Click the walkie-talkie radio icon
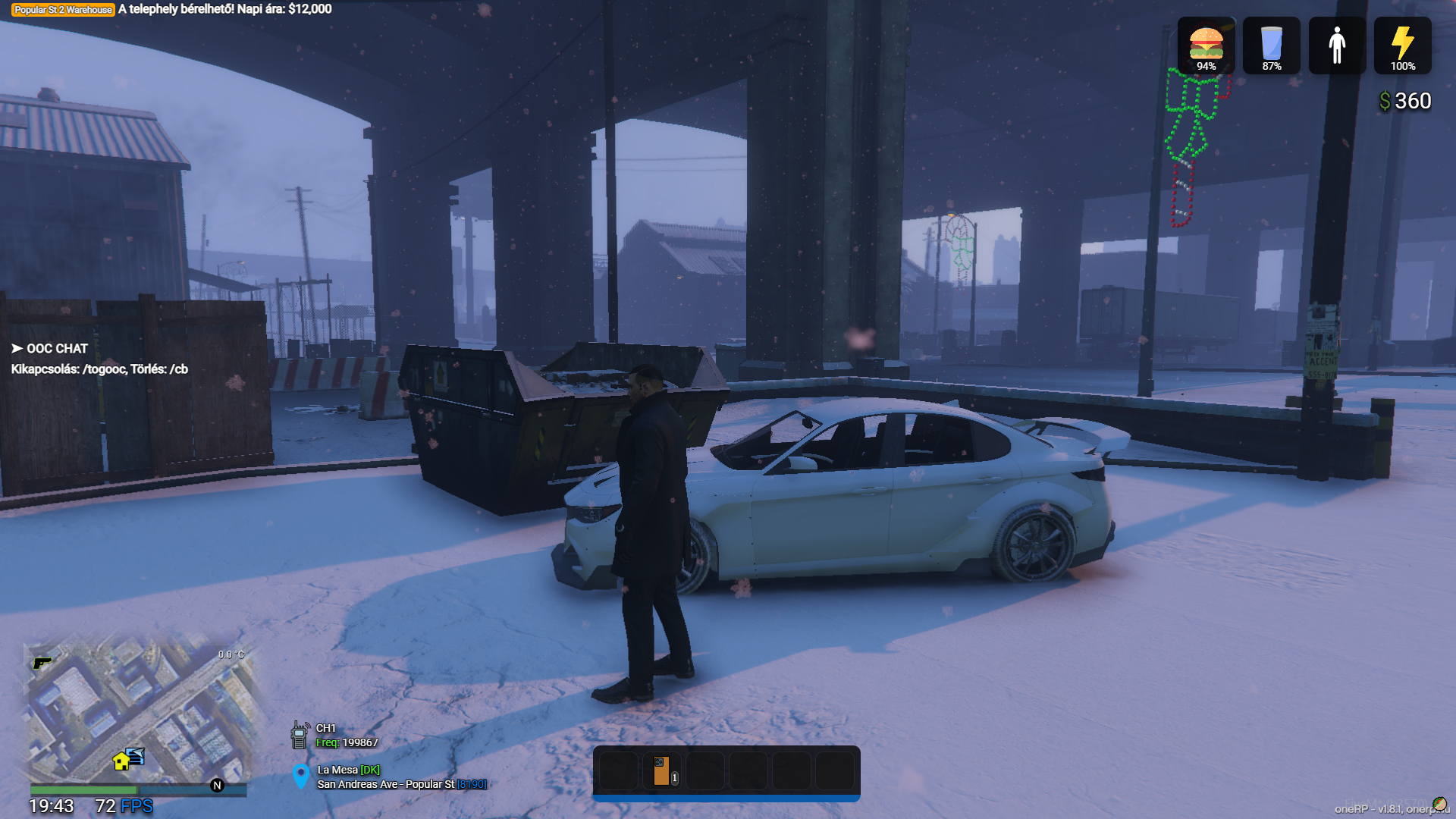 point(300,735)
